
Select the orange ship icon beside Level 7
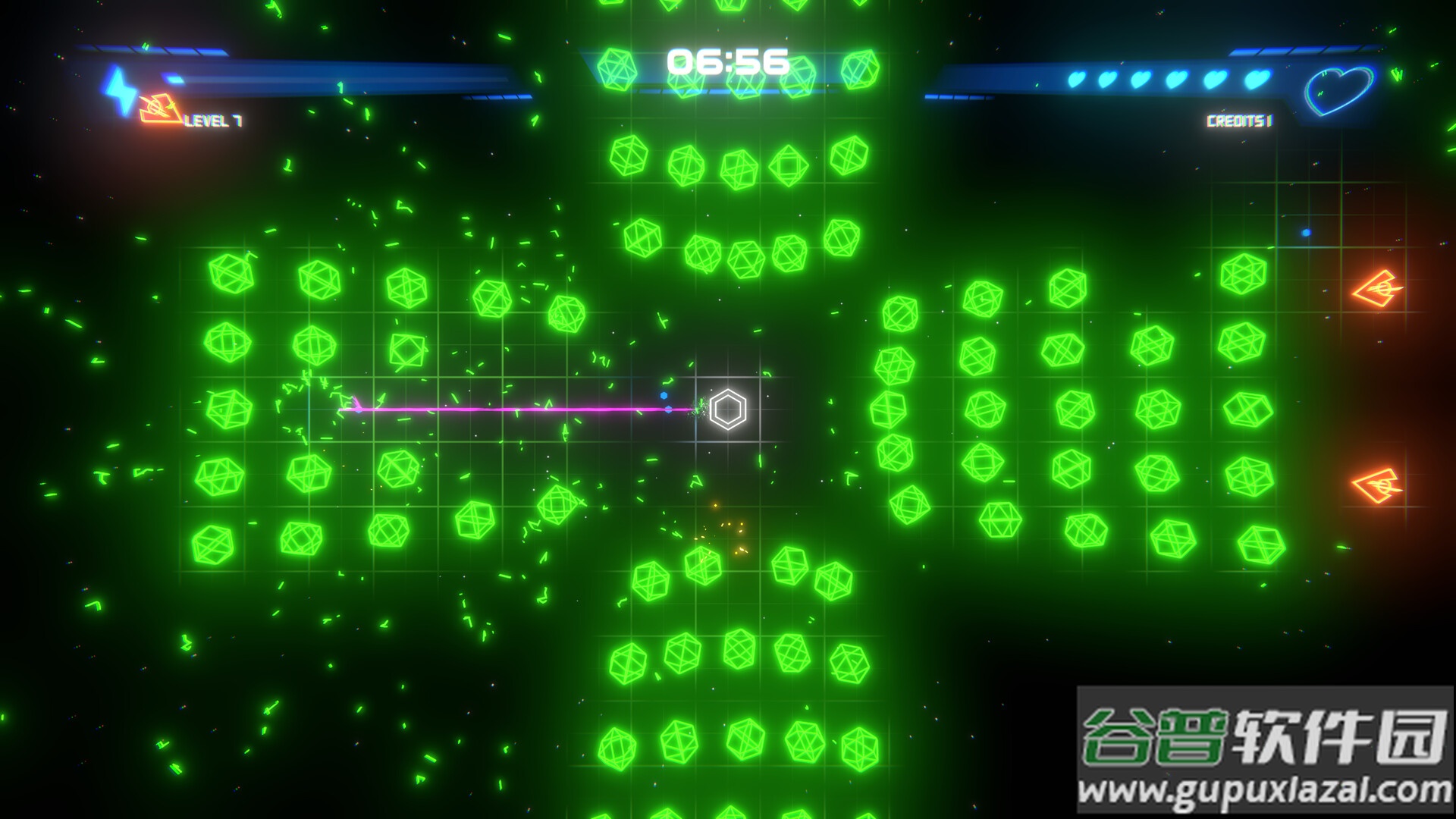(x=161, y=108)
